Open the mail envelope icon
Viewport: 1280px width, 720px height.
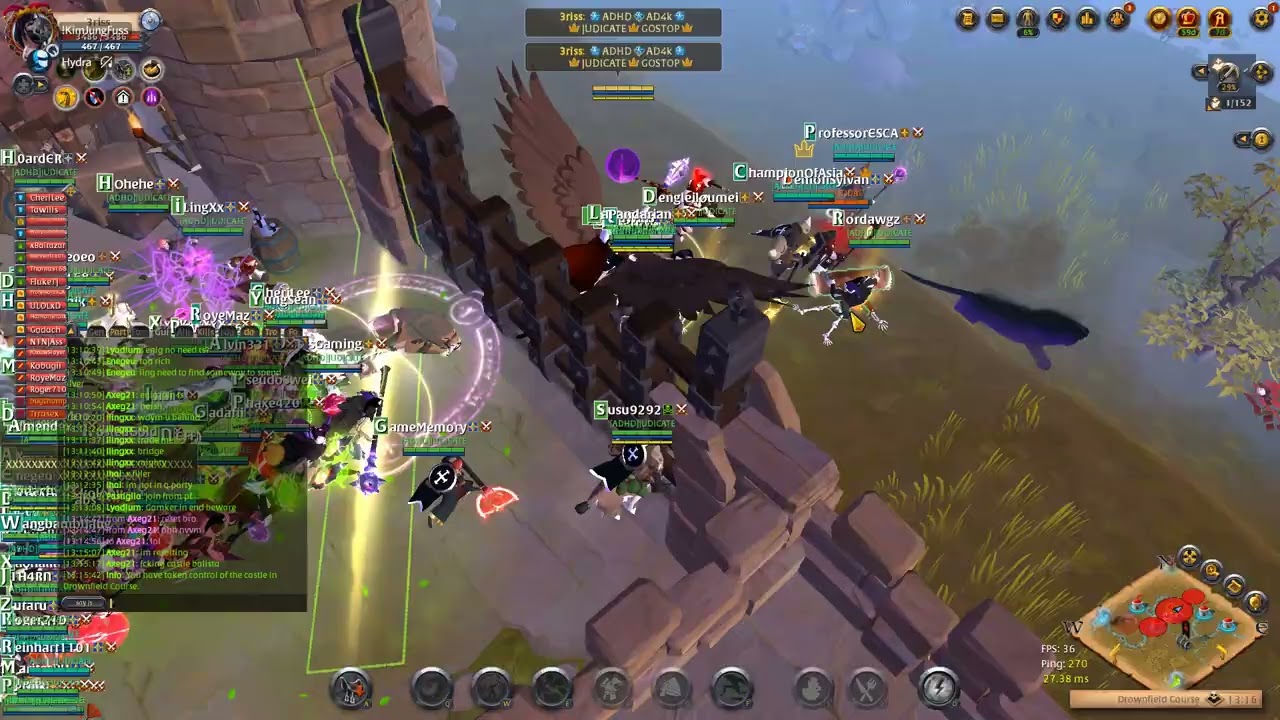pos(997,18)
